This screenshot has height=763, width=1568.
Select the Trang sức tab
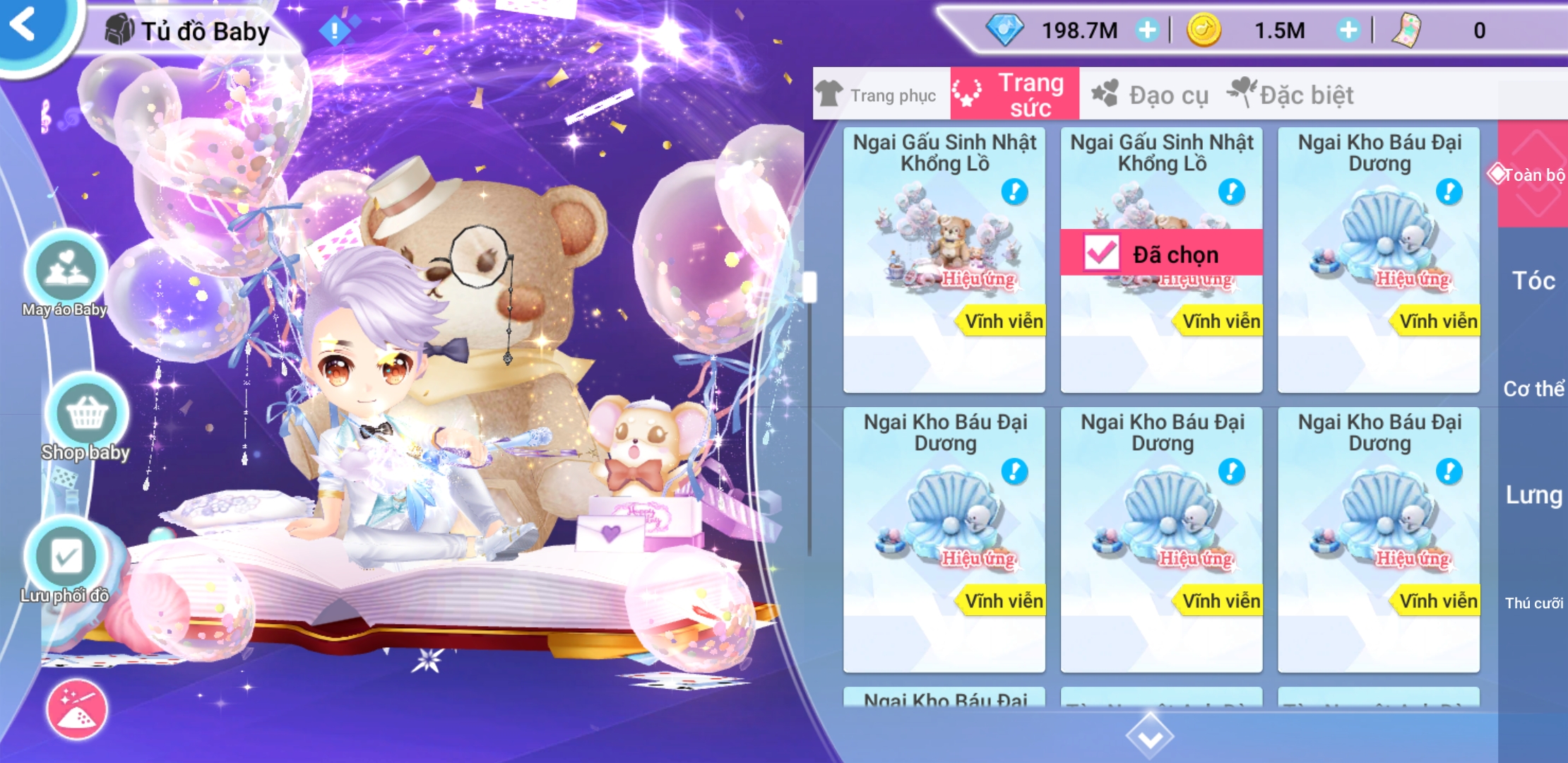1014,95
